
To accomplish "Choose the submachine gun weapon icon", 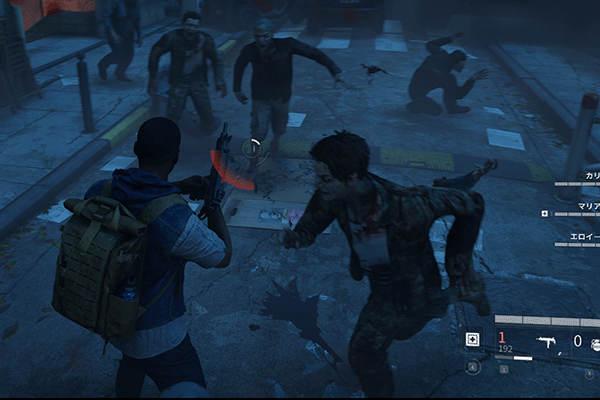I will (547, 341).
